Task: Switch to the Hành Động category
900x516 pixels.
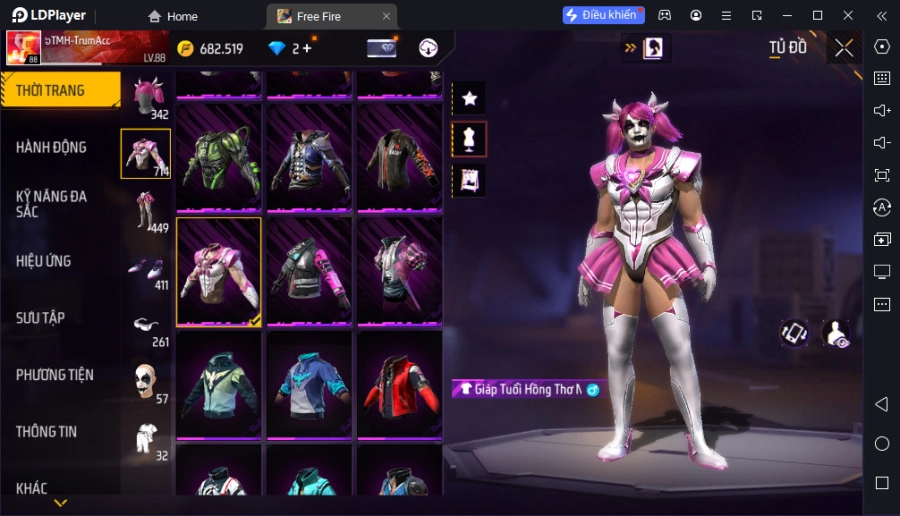Action: coord(52,147)
